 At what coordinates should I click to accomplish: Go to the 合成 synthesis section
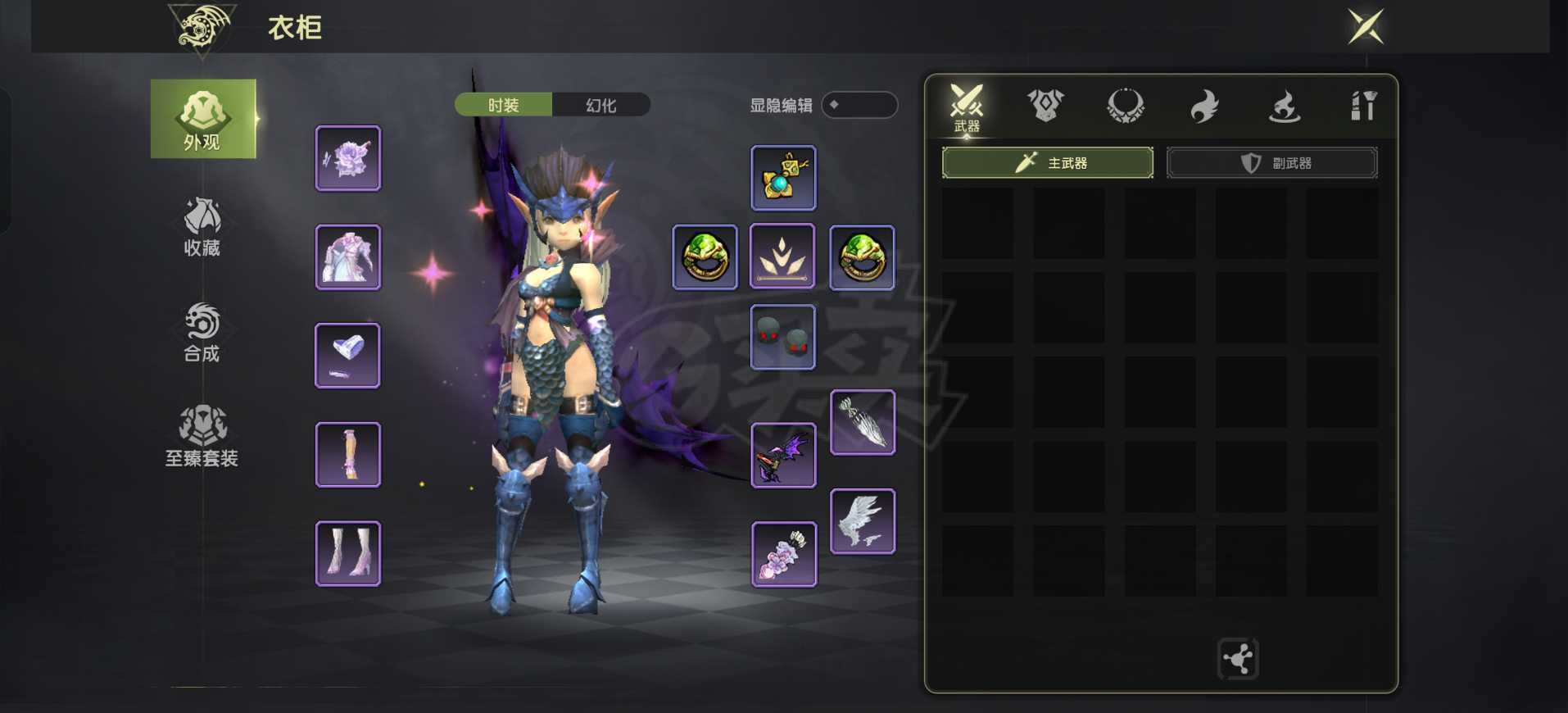[x=202, y=332]
